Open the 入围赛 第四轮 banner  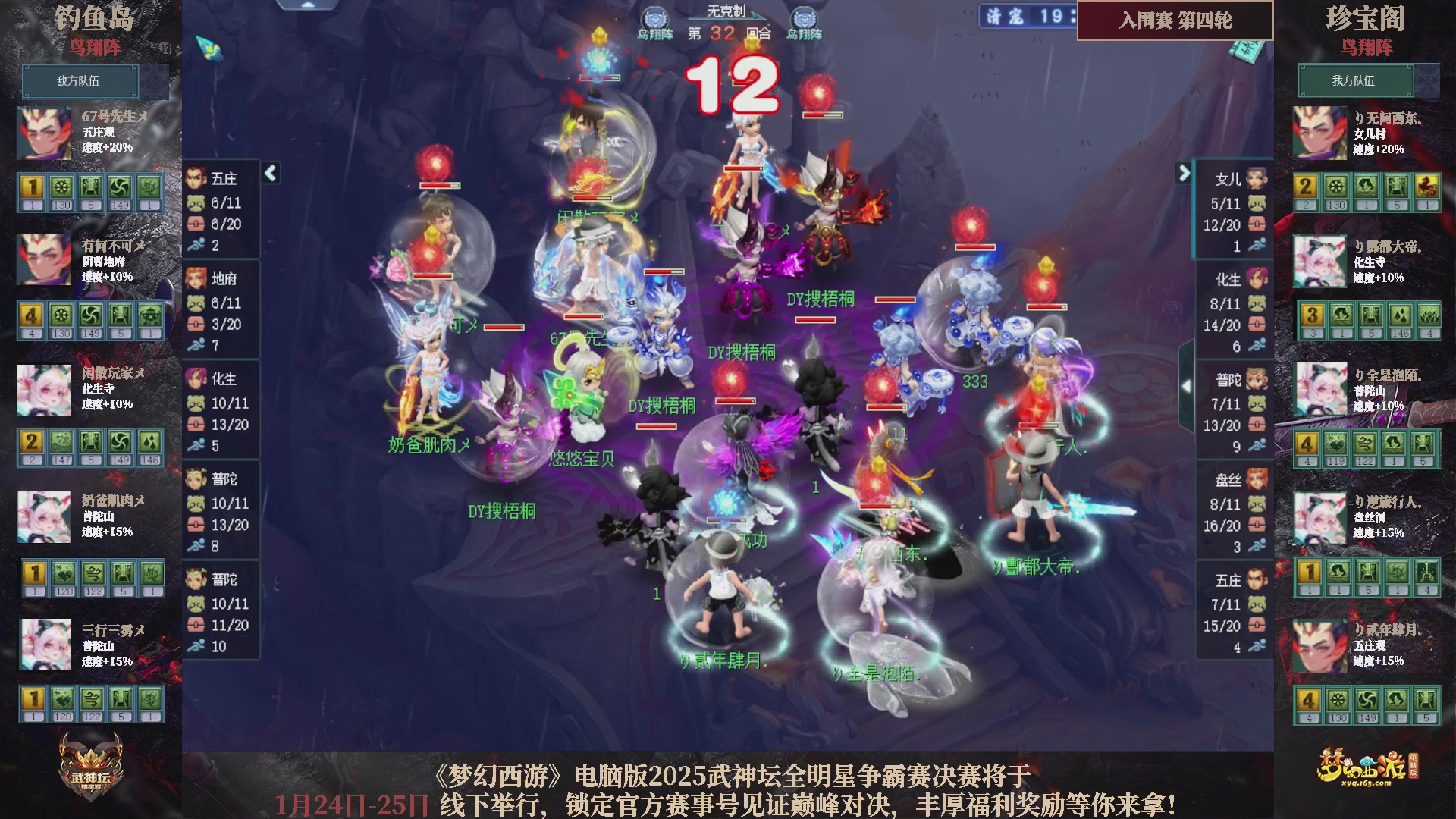tap(1175, 21)
